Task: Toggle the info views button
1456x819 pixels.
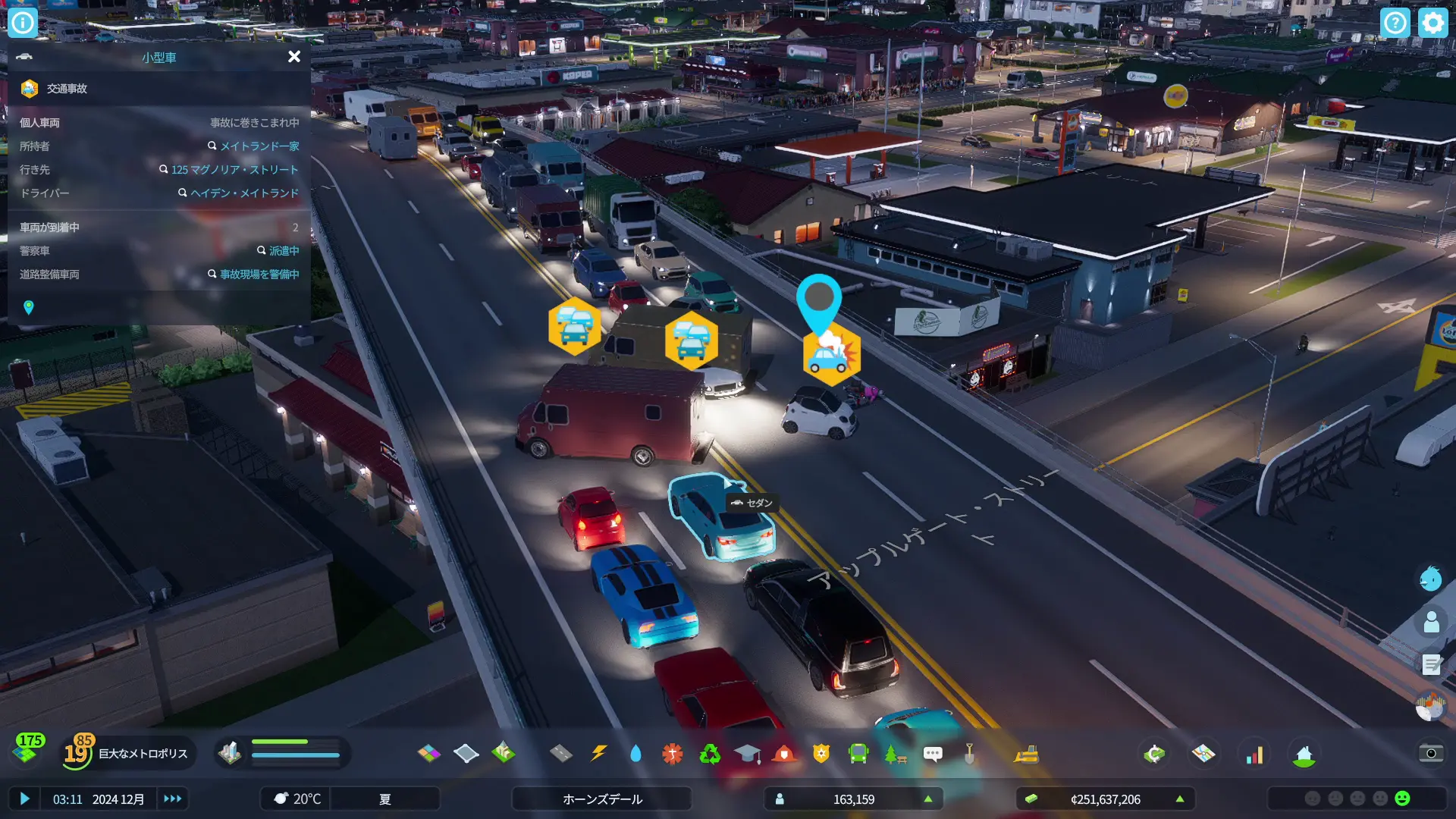Action: (x=23, y=23)
